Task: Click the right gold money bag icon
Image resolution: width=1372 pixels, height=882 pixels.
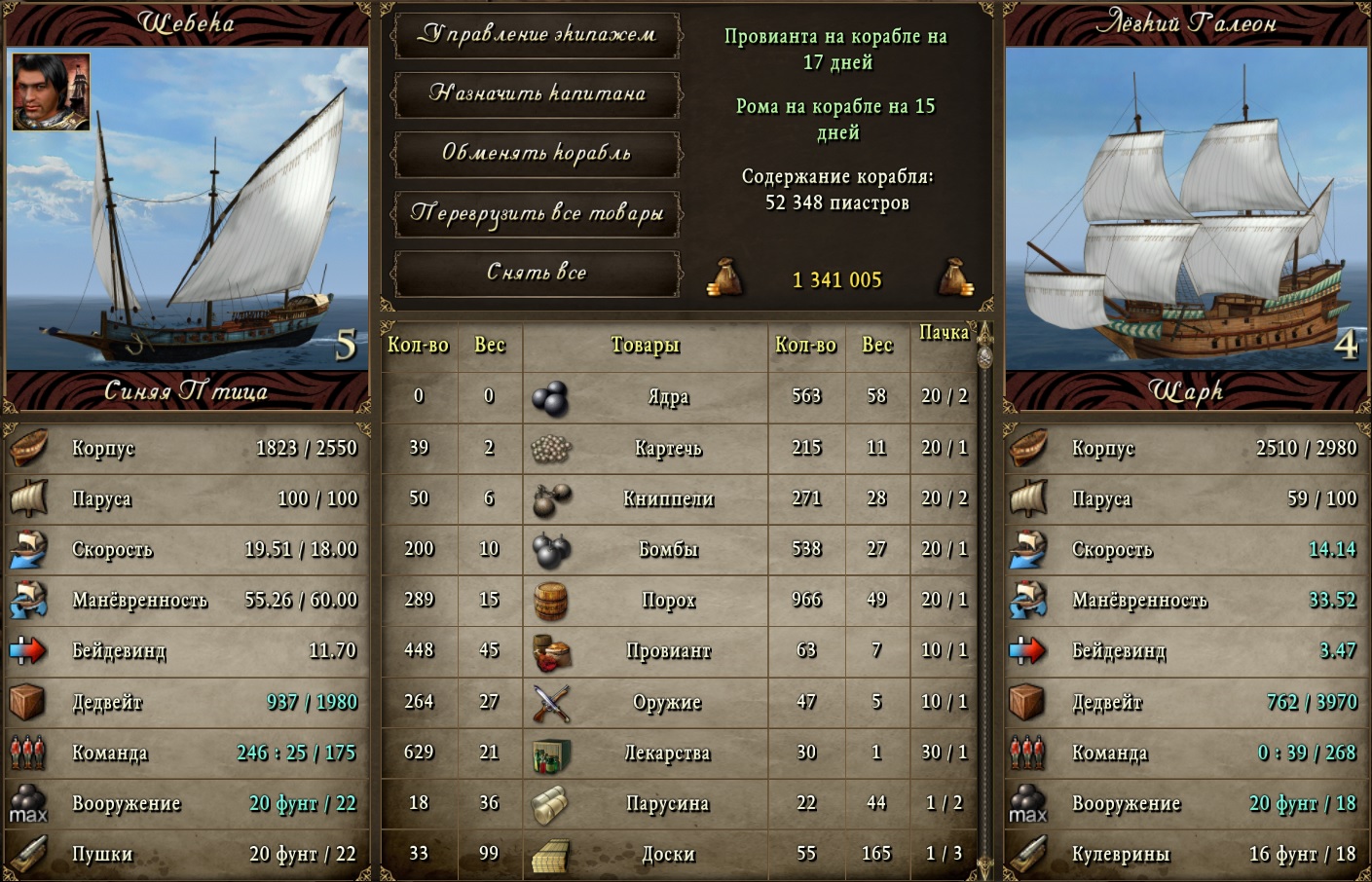Action: click(x=955, y=277)
